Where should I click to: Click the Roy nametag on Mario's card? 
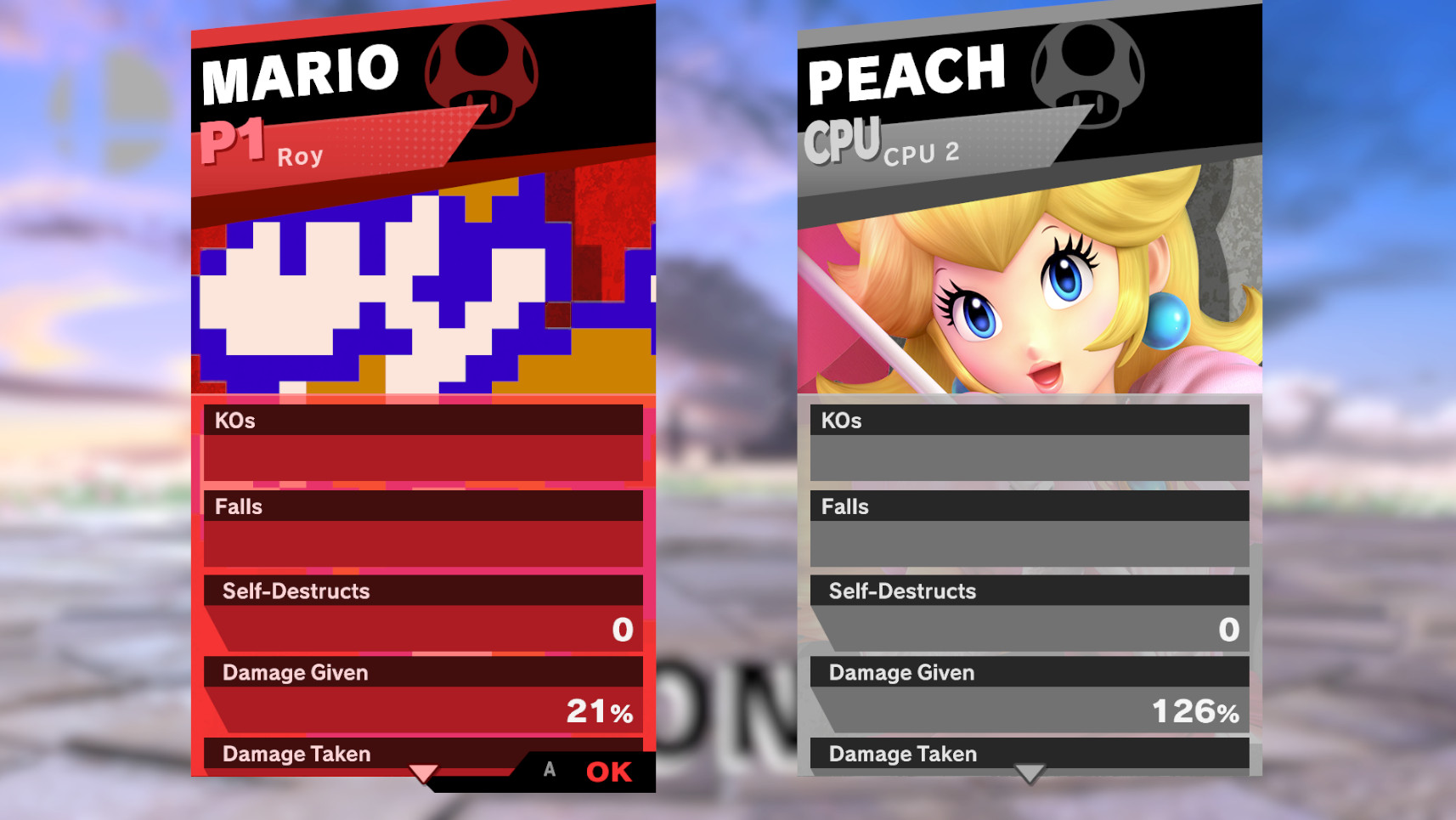[x=299, y=156]
